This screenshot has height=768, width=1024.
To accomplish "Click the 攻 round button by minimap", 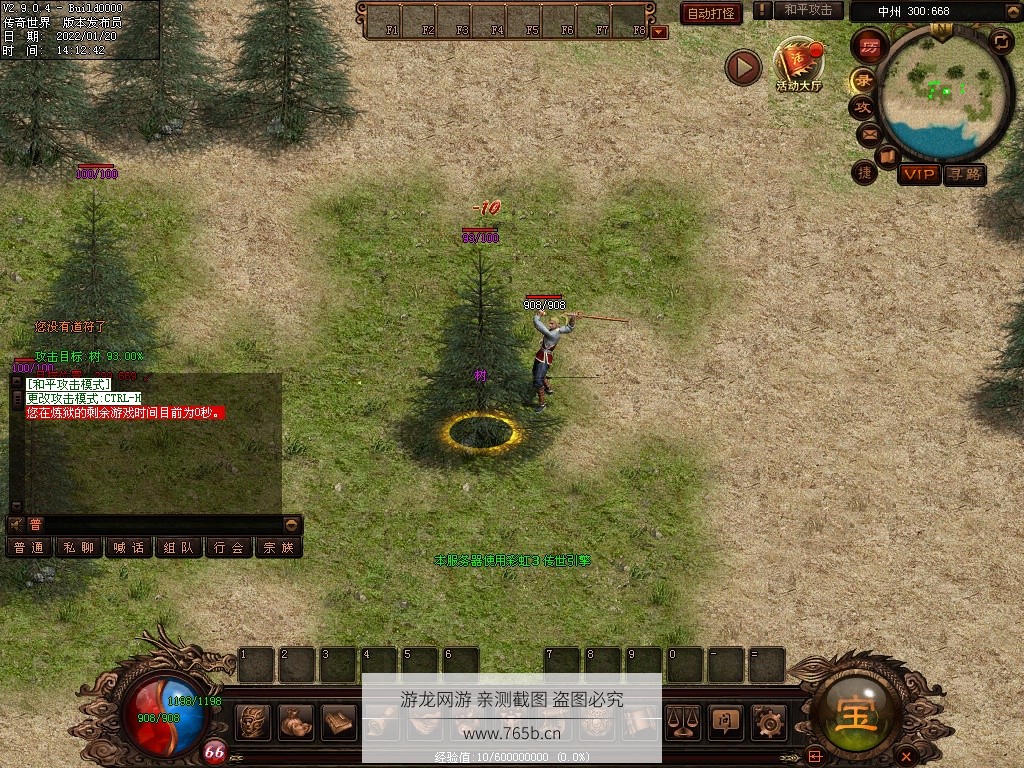I will (x=862, y=107).
